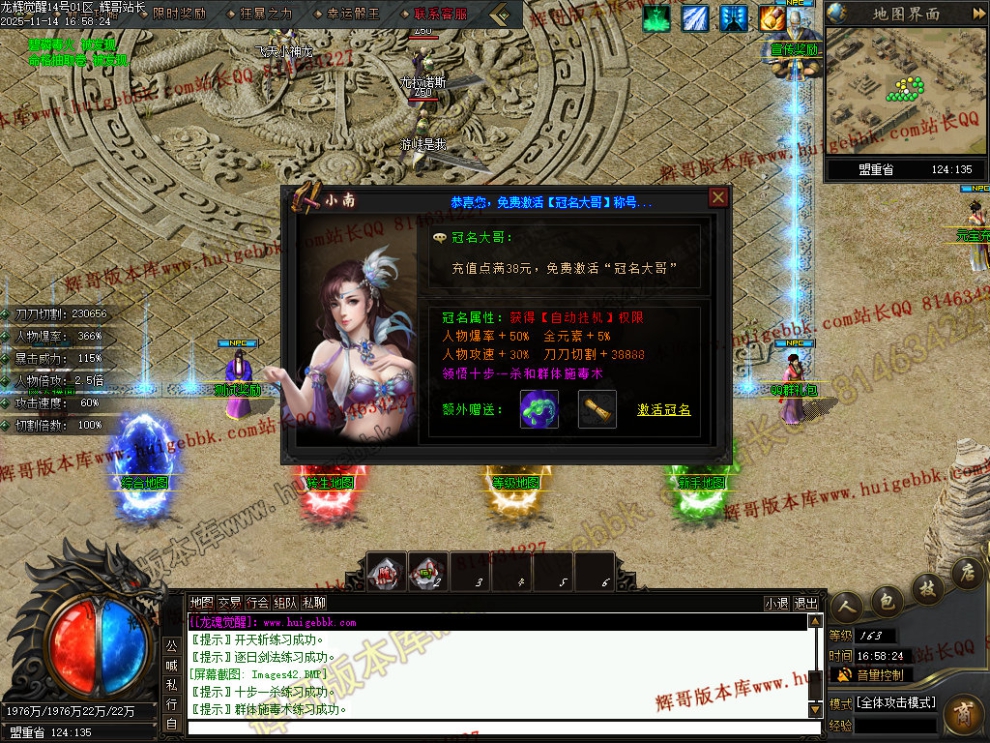Open the 包 bag button
Viewport: 990px width, 743px height.
coord(885,601)
